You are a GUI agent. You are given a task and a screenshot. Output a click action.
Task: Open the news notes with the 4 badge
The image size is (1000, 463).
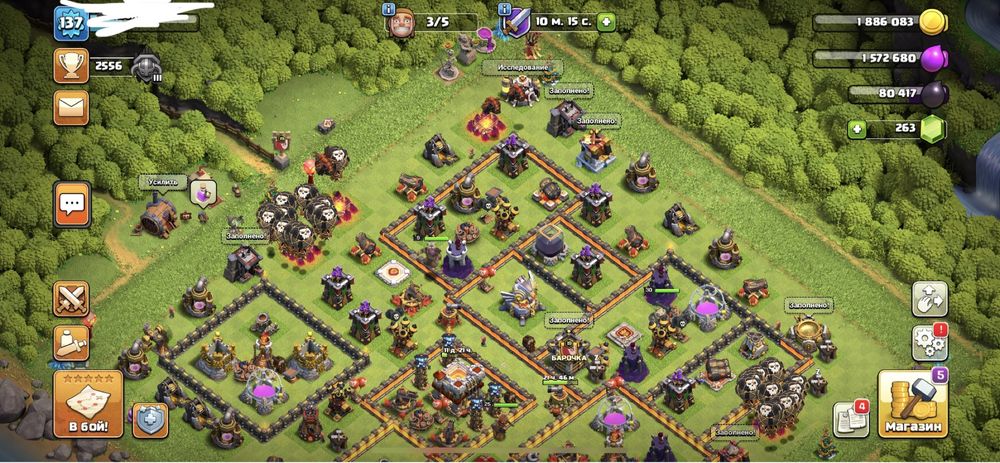[851, 418]
